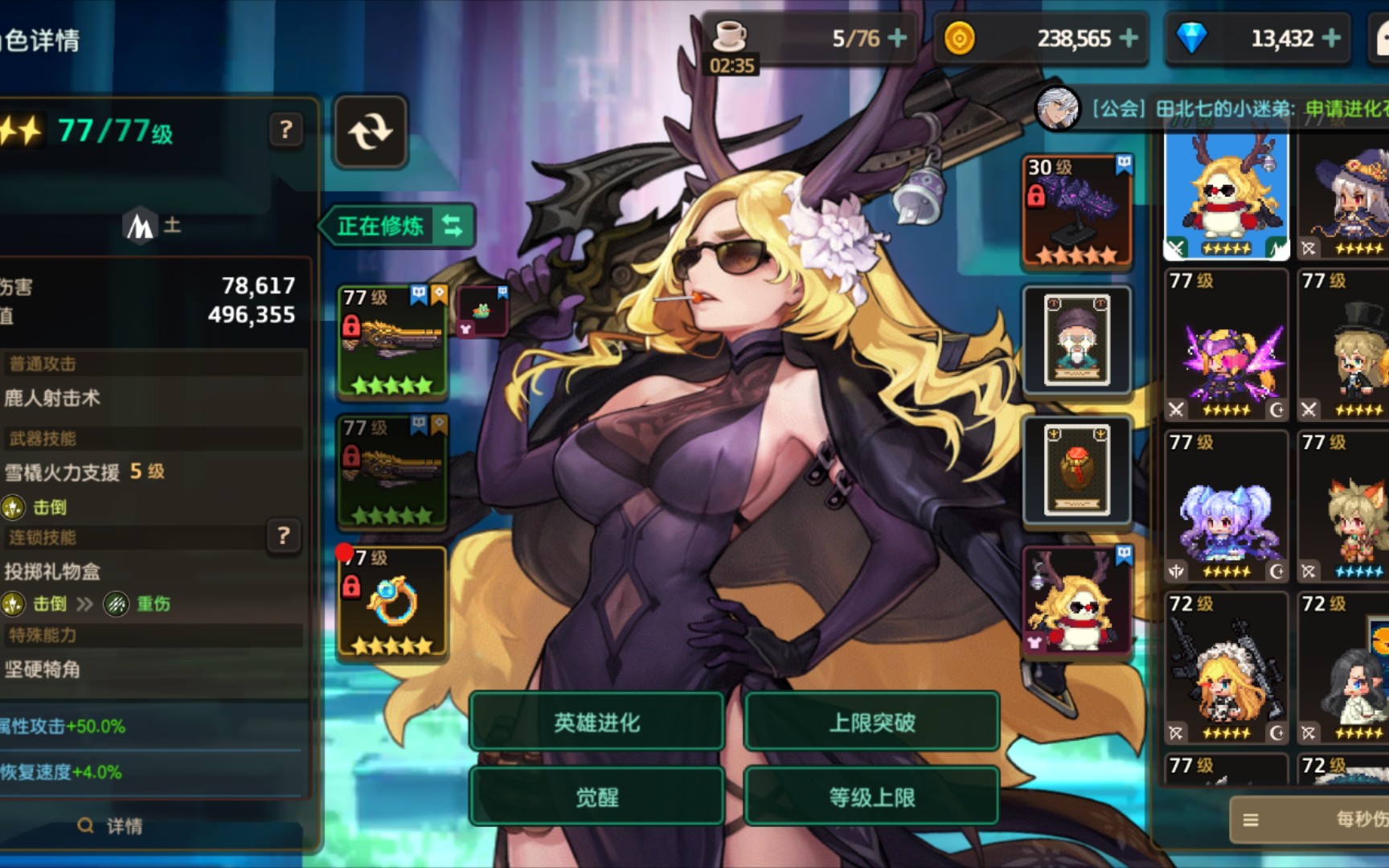The height and width of the screenshot is (868, 1389).
Task: Select the pink-winged level 77 hero
Action: point(1226,346)
